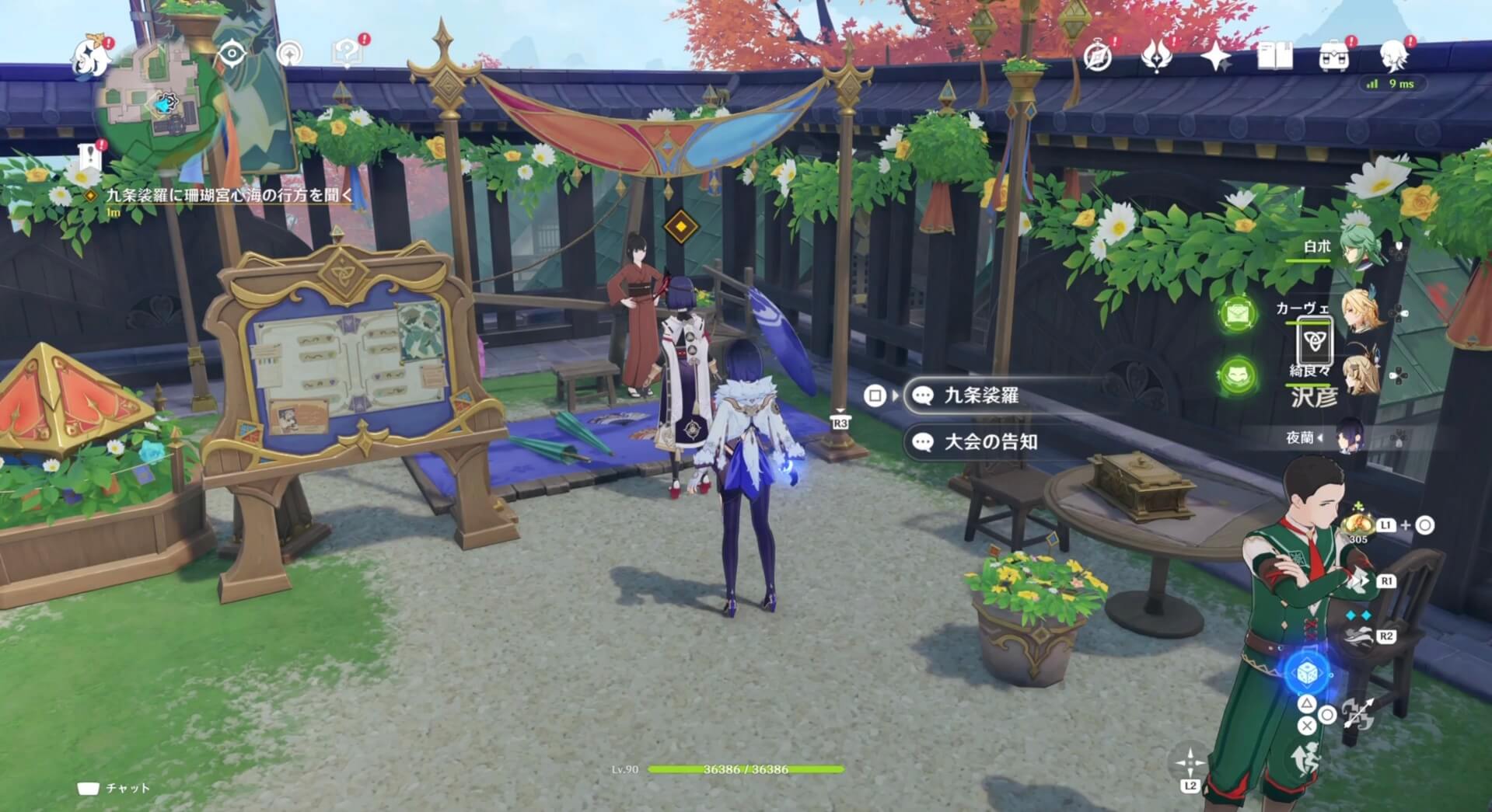Open character screen via the portrait icon

coord(1392,54)
